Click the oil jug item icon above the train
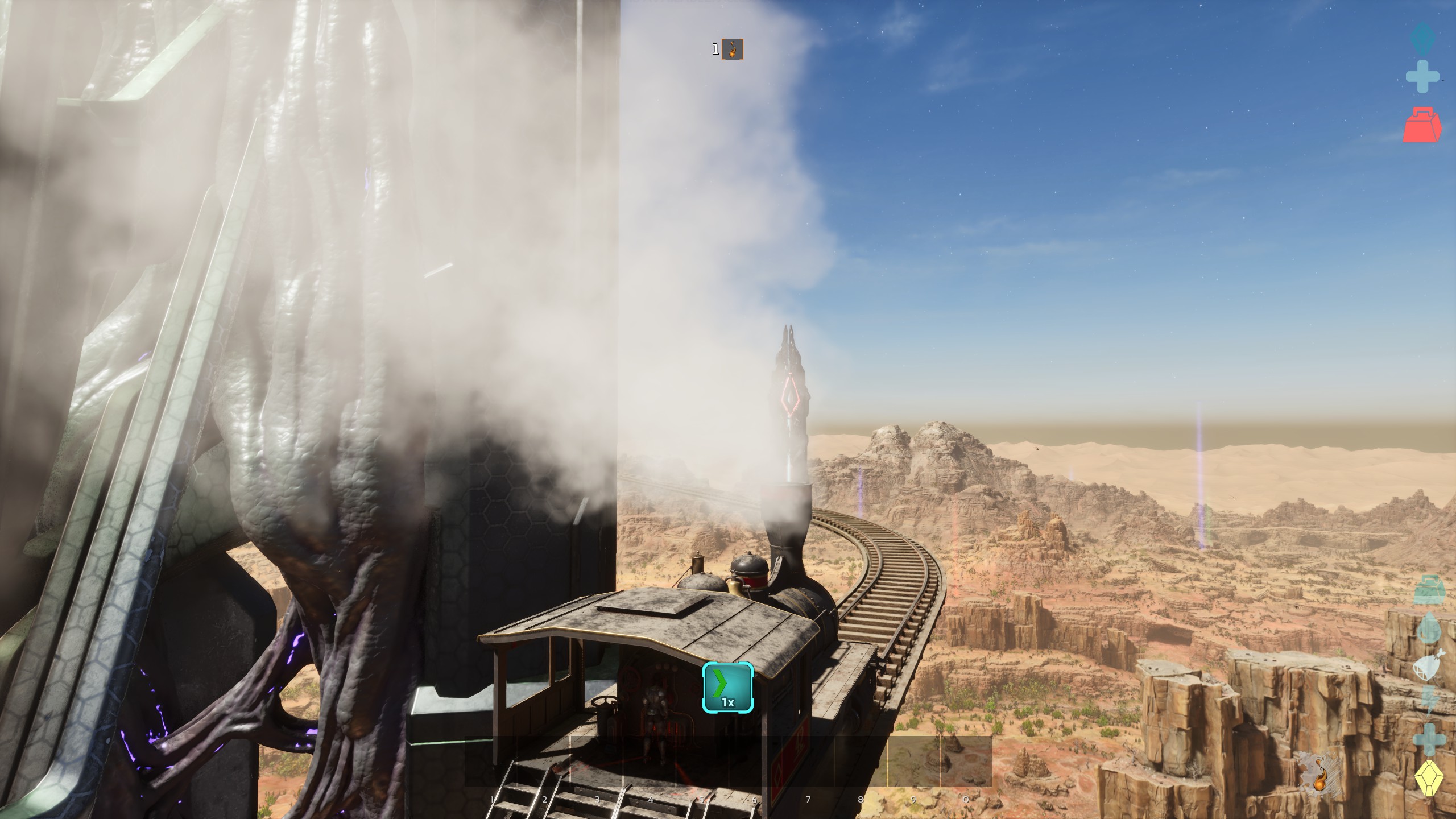The width and height of the screenshot is (1456, 819). (733, 49)
